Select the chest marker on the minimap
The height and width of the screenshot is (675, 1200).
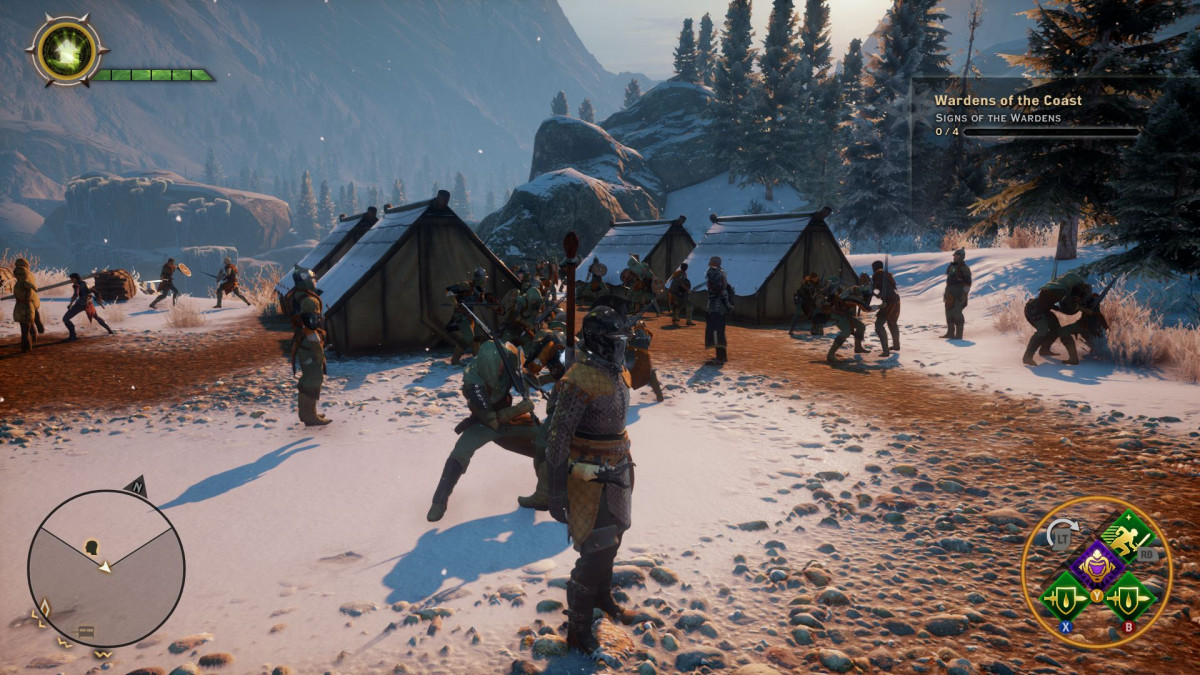(x=87, y=632)
